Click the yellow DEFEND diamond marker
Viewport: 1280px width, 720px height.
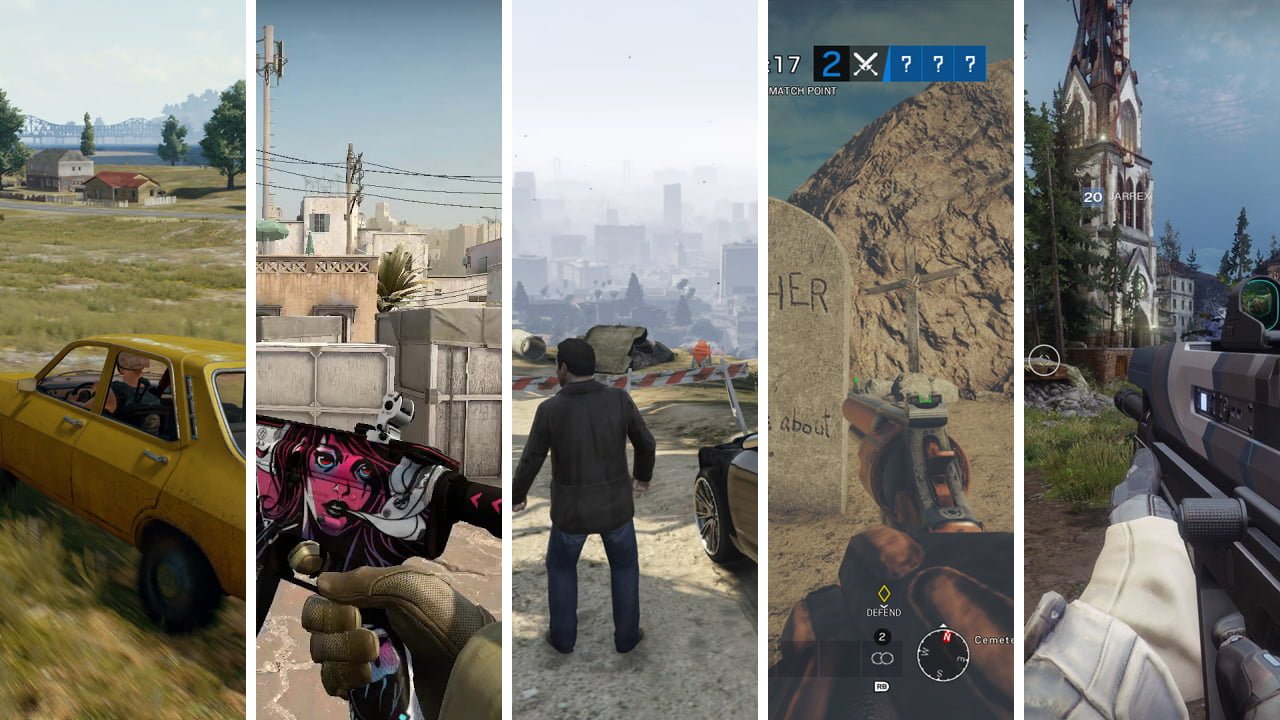tap(884, 593)
